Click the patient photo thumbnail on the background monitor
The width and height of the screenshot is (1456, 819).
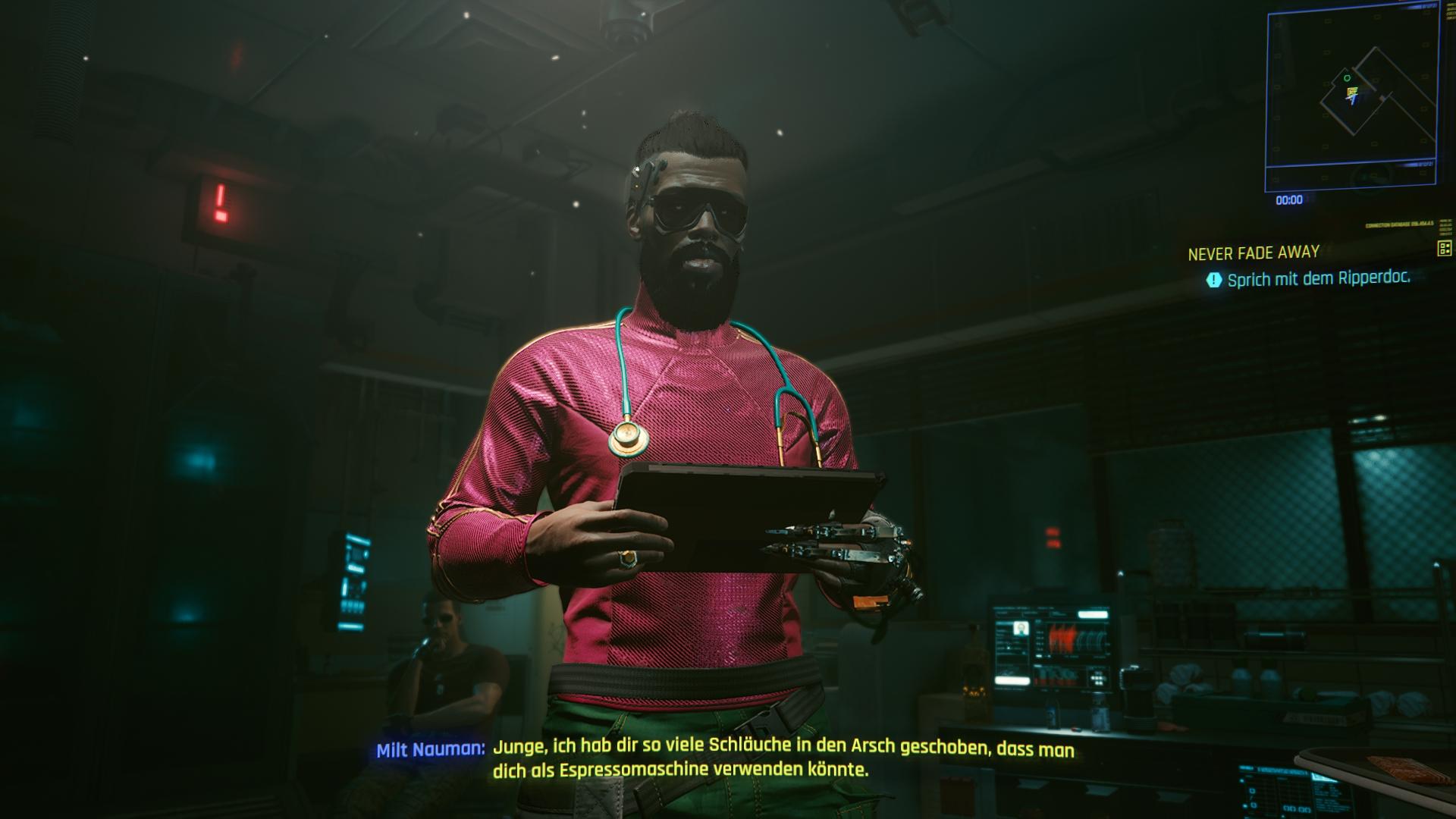click(x=1021, y=629)
